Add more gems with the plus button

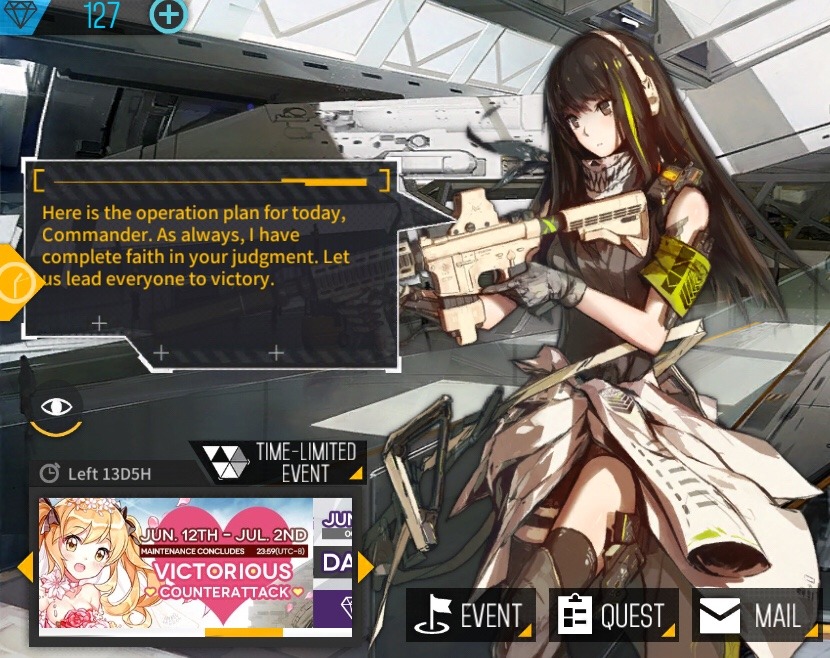(169, 15)
